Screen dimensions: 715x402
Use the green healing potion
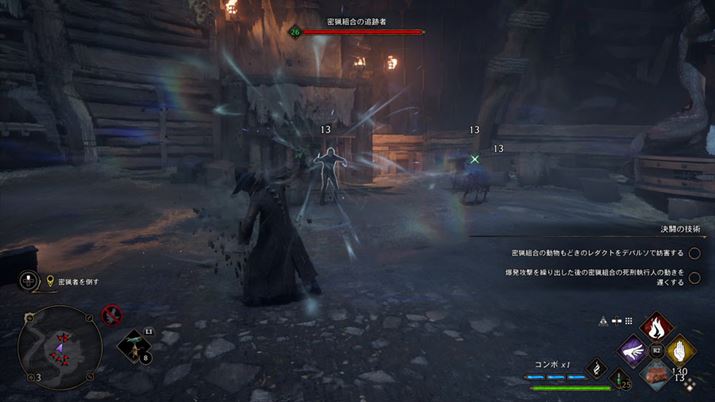point(621,377)
